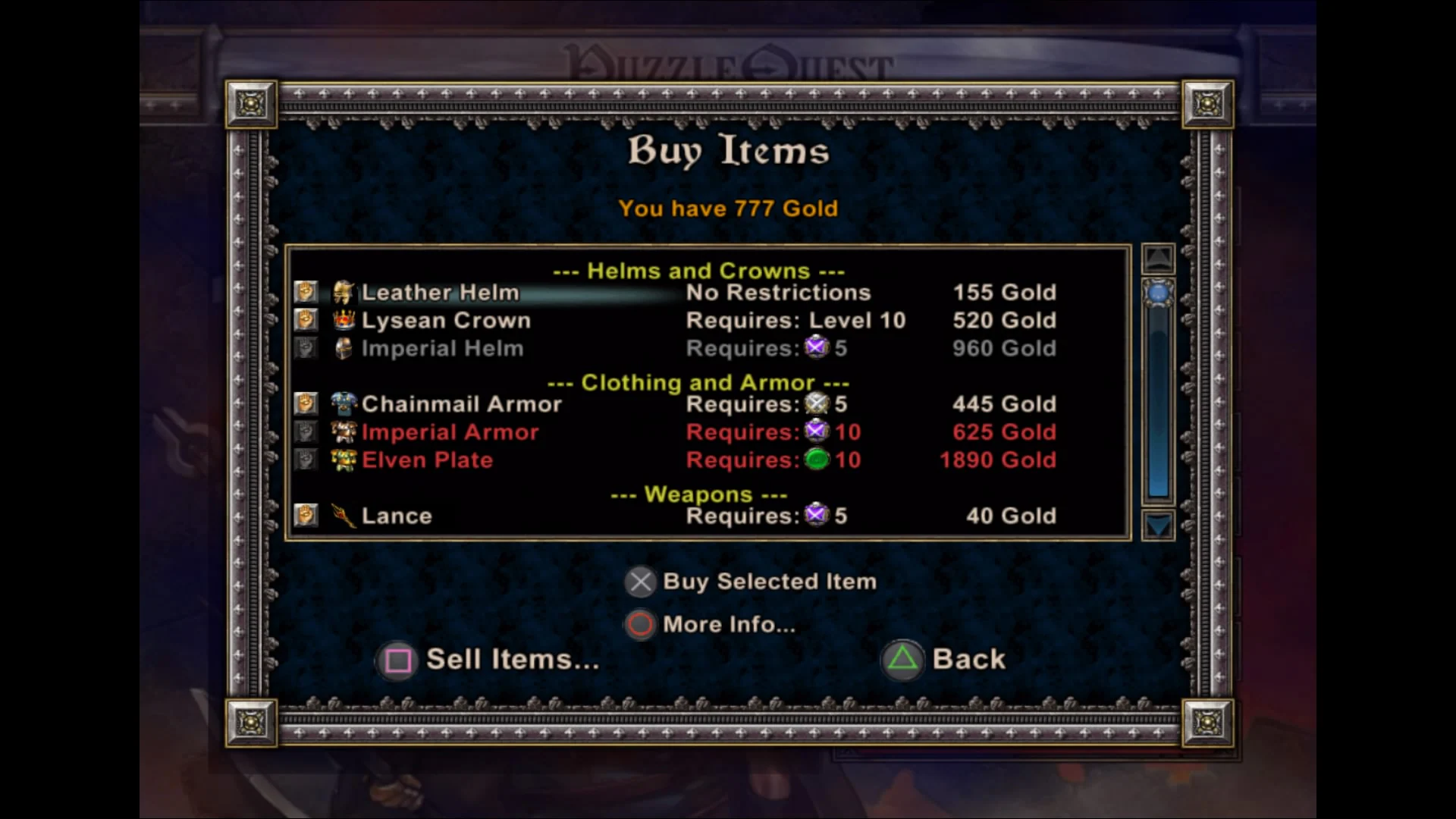Click the pink square Sell Items icon

coord(397,660)
